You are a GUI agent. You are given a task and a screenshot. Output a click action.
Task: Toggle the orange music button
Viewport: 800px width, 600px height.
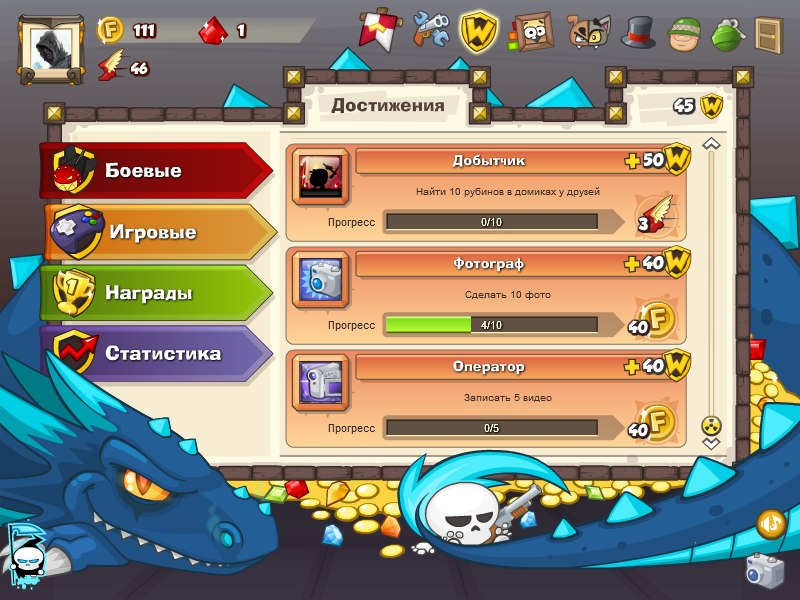pos(770,521)
